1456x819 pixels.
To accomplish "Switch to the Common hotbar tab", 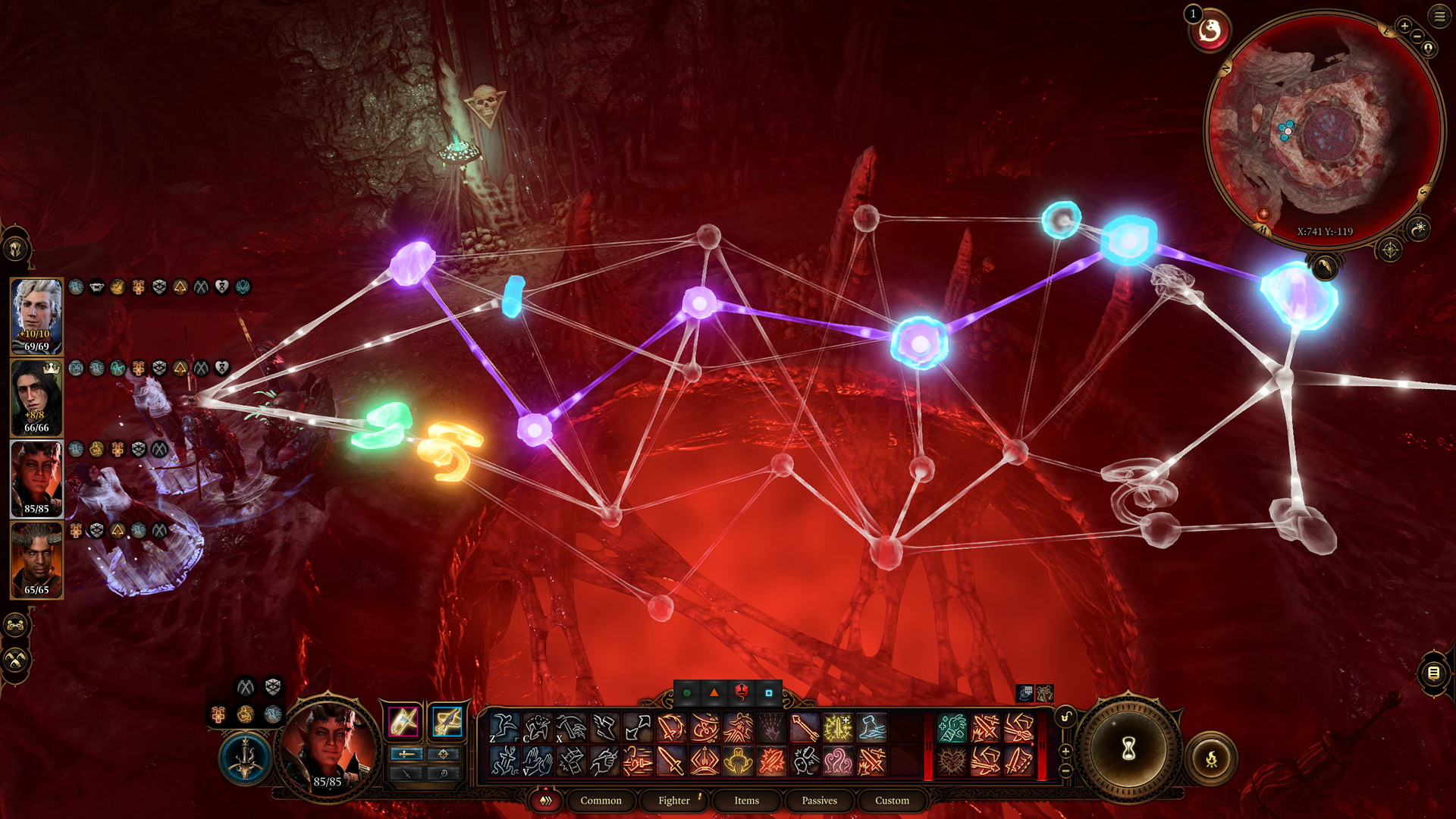I will 601,800.
